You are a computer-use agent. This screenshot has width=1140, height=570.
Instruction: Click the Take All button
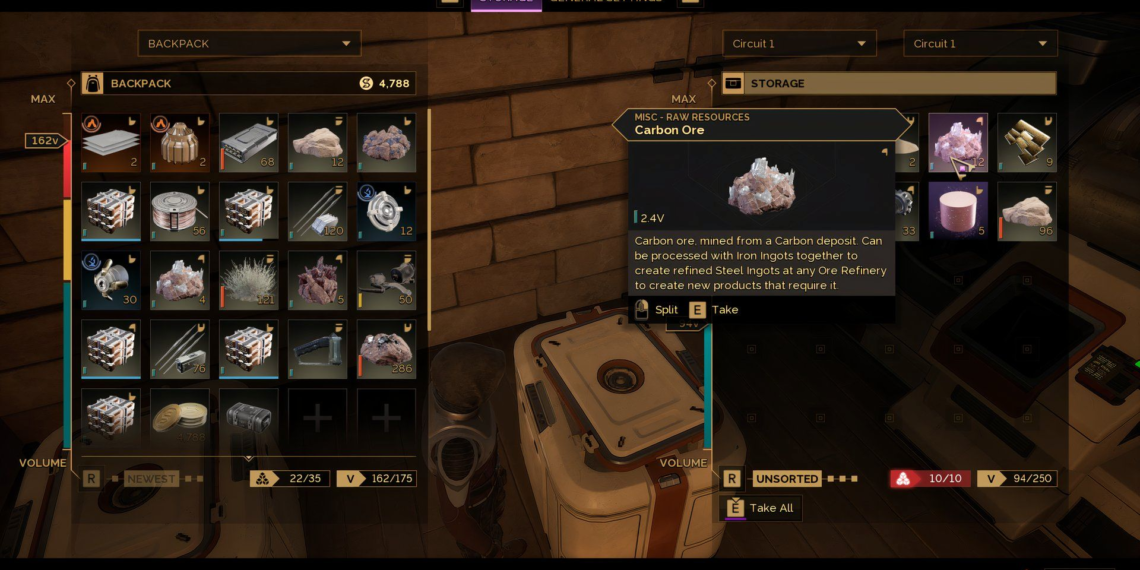761,508
